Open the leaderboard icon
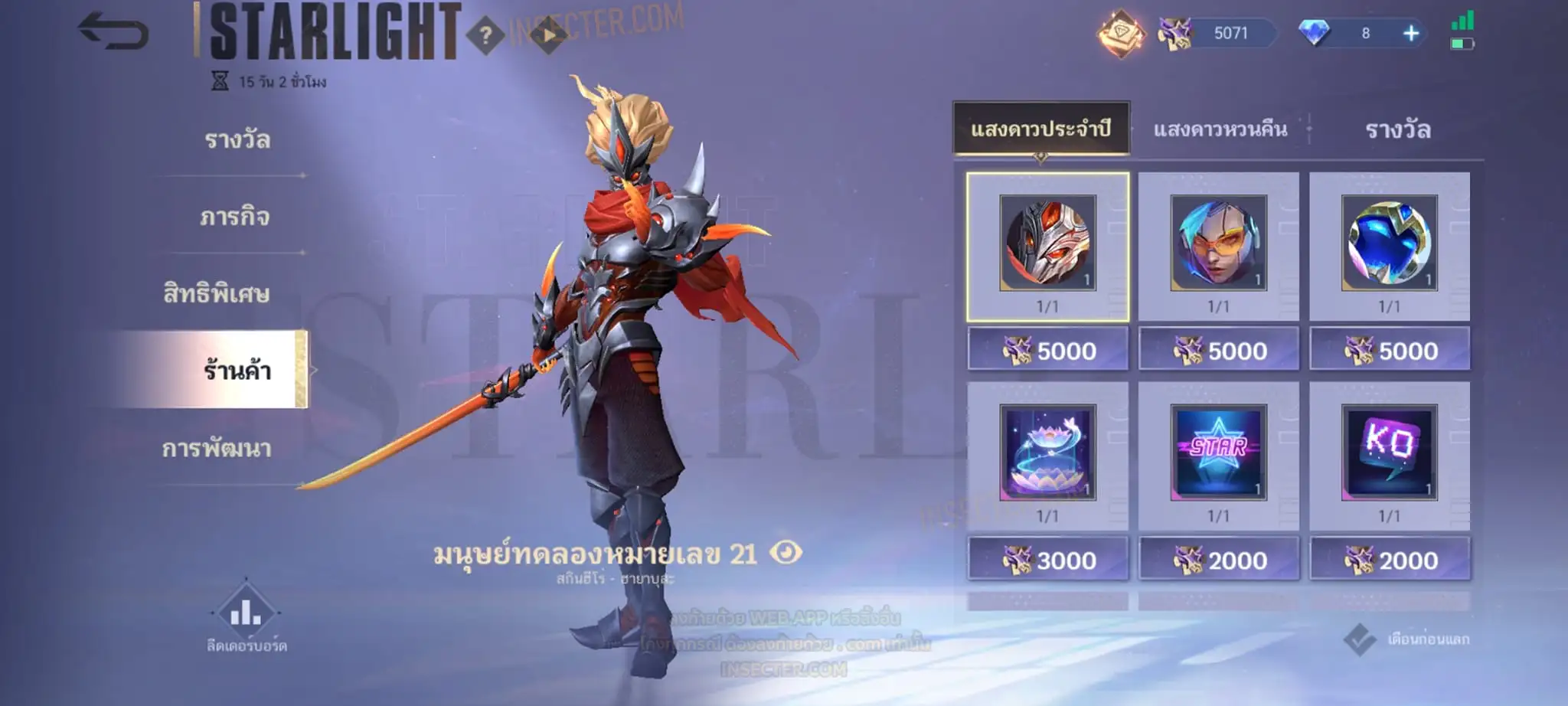 tap(246, 613)
